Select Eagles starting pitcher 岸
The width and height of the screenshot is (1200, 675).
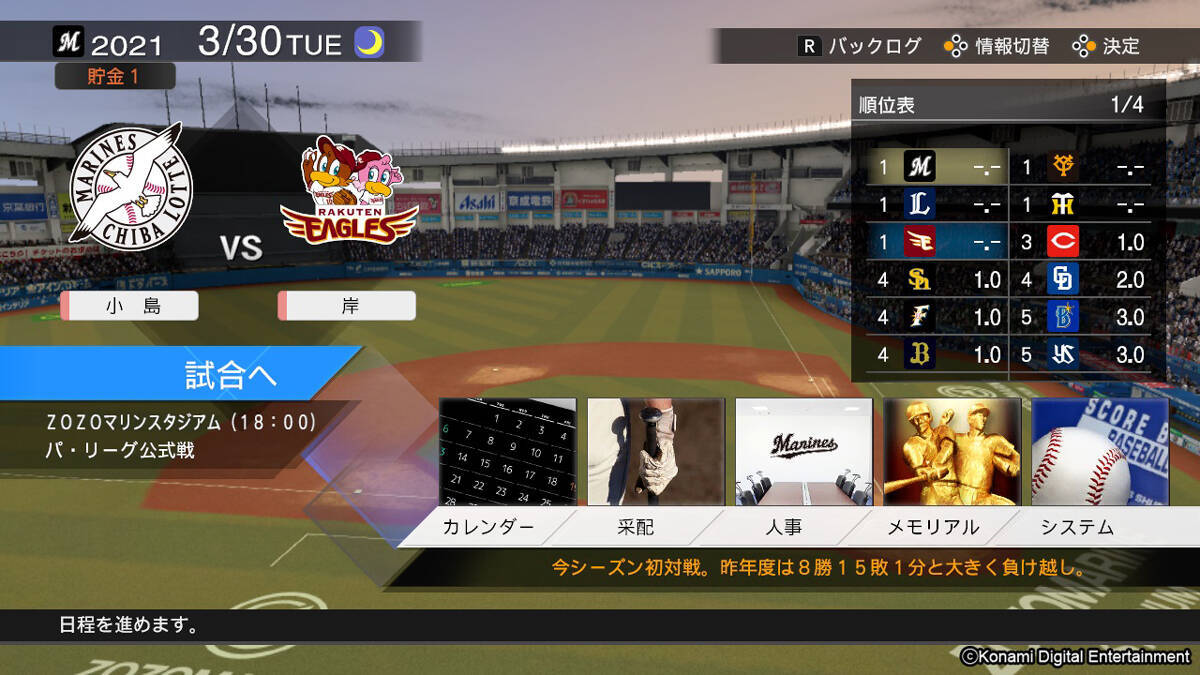tap(348, 307)
